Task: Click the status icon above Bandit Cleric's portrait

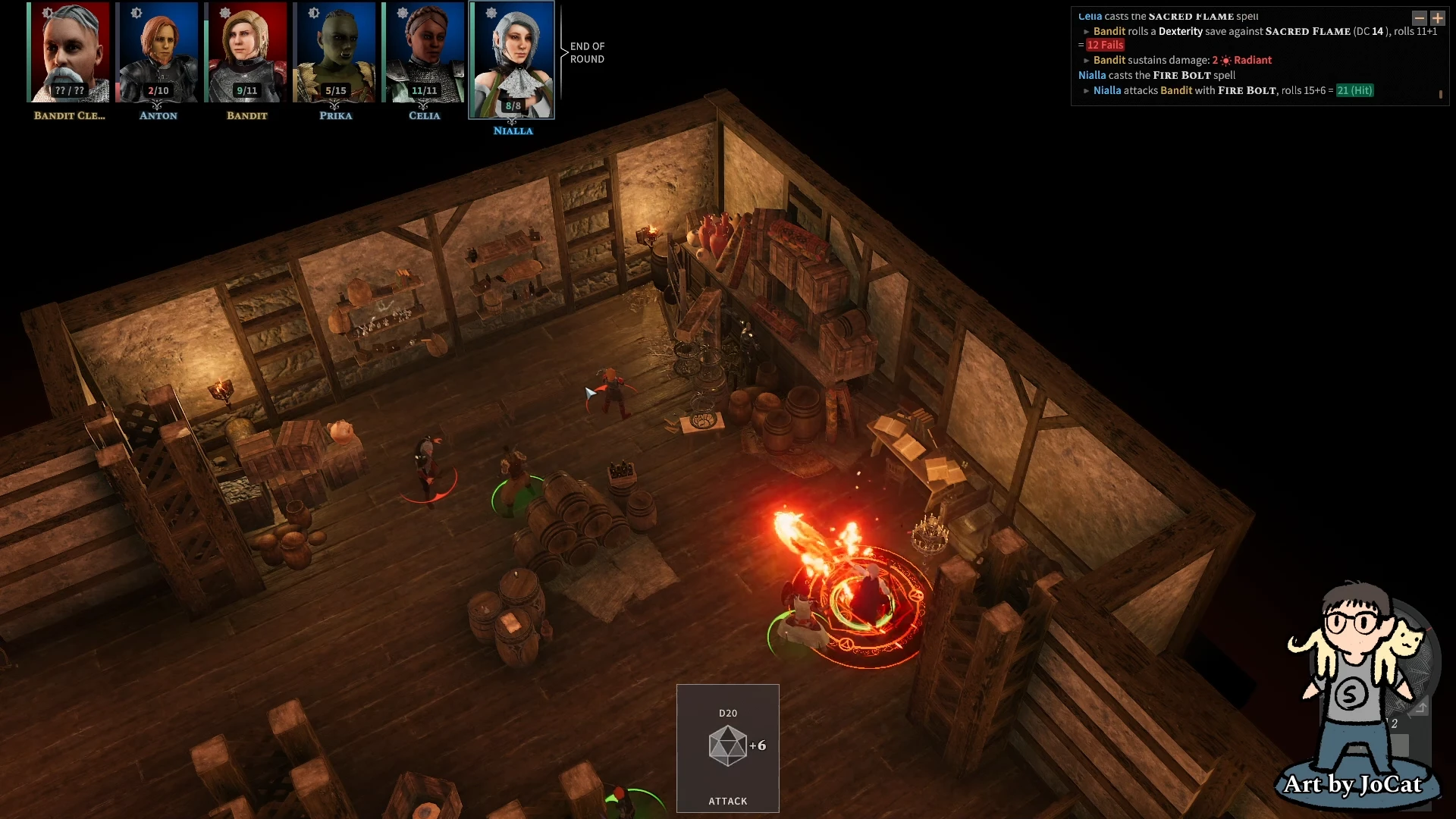Action: click(x=47, y=13)
